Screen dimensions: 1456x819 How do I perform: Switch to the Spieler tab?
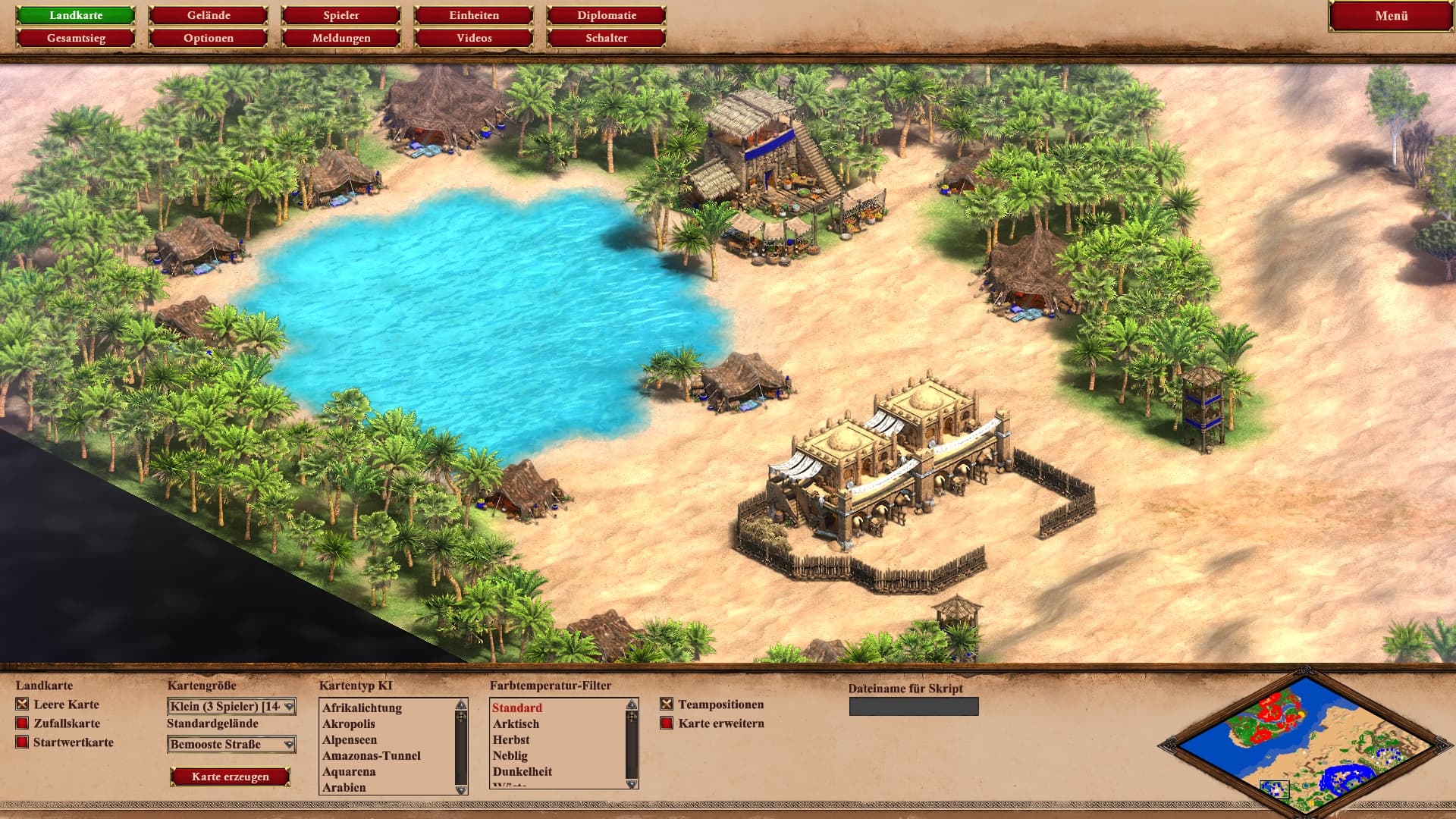[341, 15]
